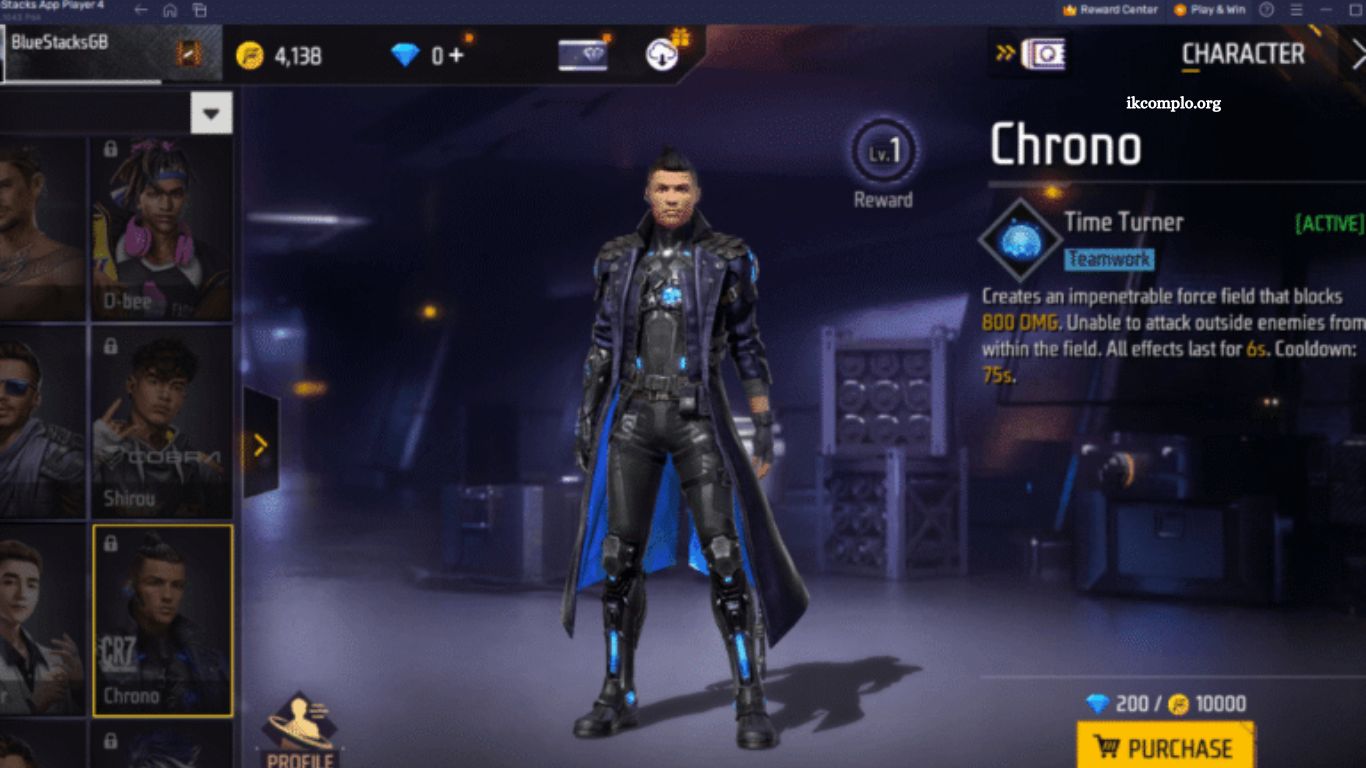Purchase the Chrono character
1366x768 pixels.
click(1165, 747)
